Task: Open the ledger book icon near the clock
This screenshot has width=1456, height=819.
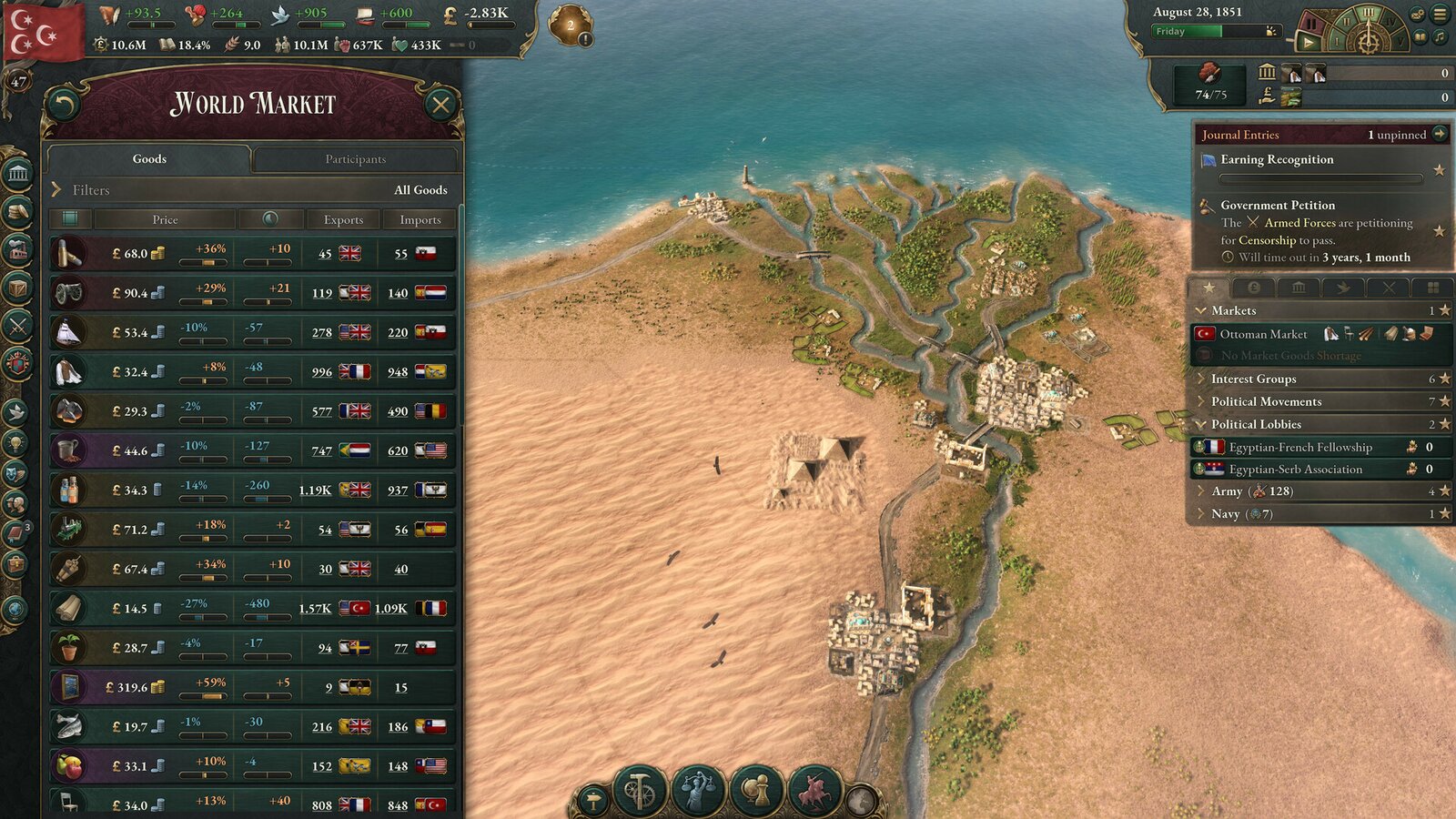Action: [x=1419, y=38]
